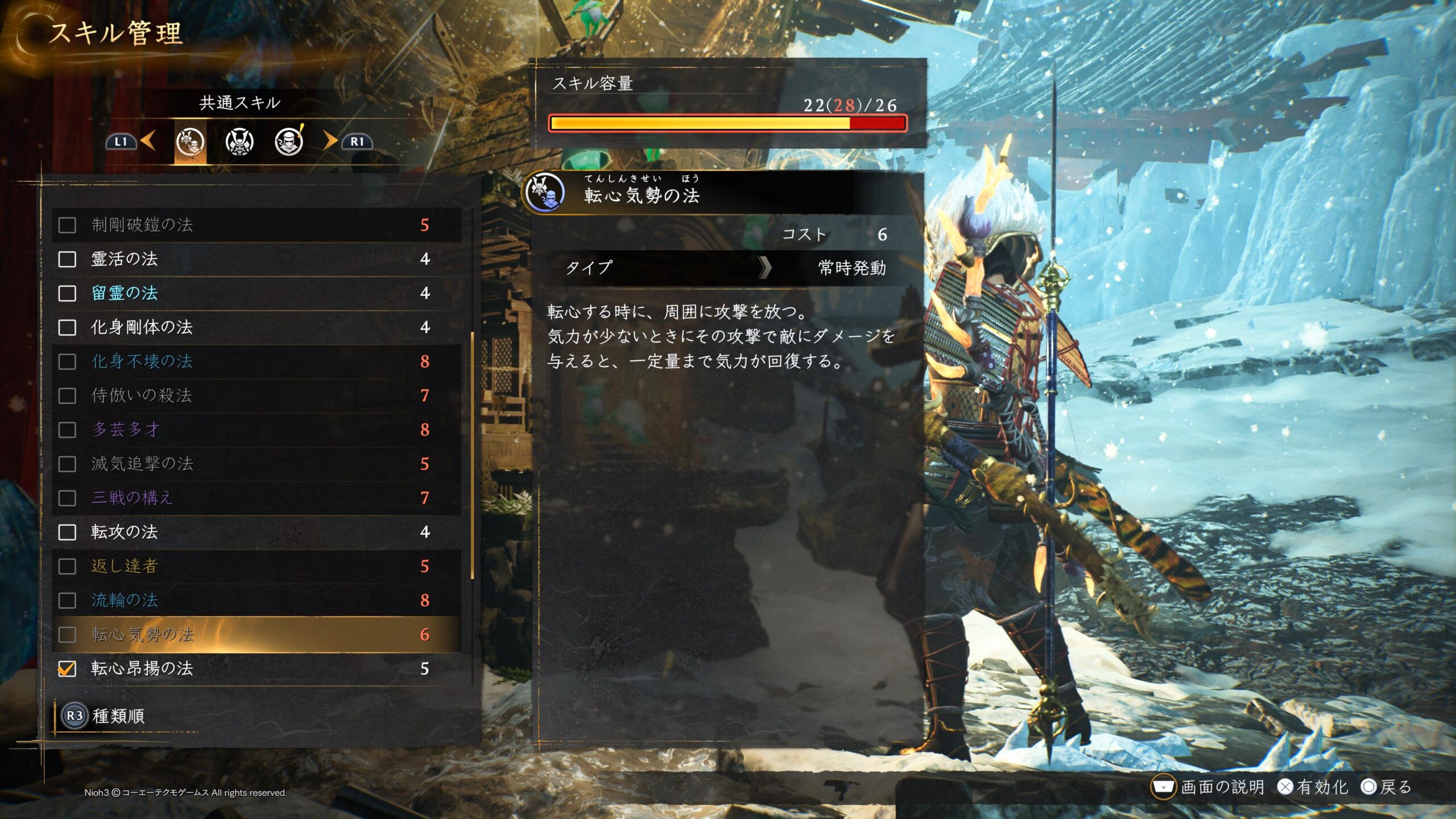Uncheck the 転心昂揚の法 skill
The image size is (1456, 819).
pos(67,669)
